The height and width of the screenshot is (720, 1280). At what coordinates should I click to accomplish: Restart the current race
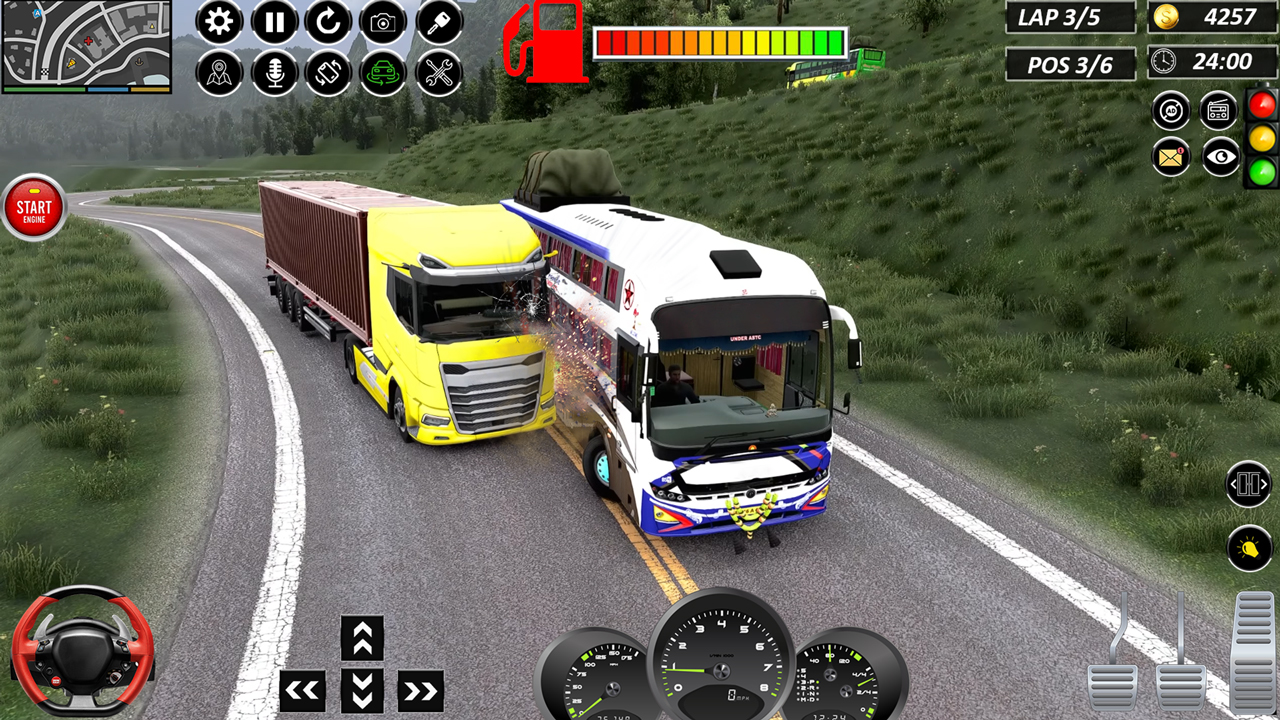pyautogui.click(x=330, y=22)
